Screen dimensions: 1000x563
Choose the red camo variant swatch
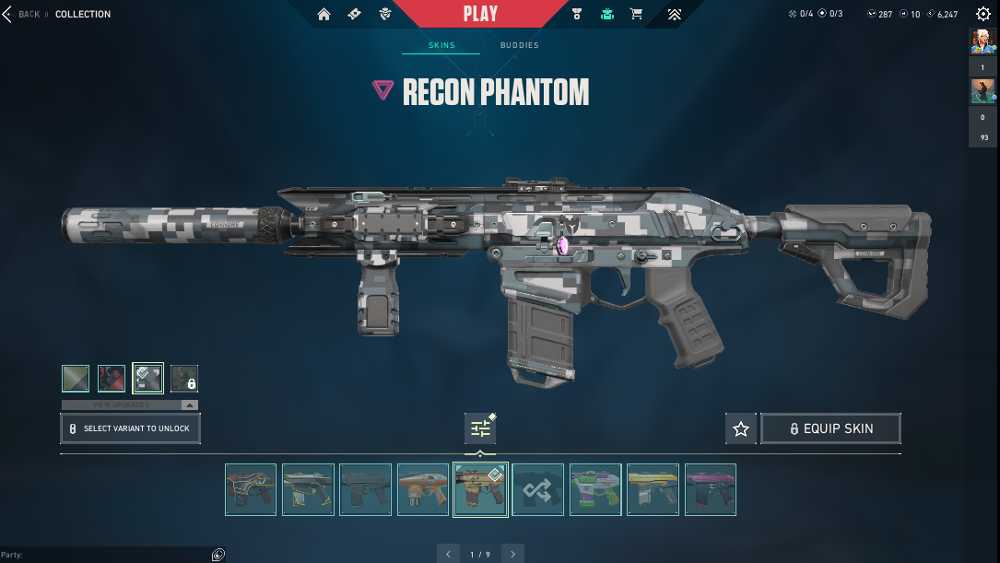112,378
